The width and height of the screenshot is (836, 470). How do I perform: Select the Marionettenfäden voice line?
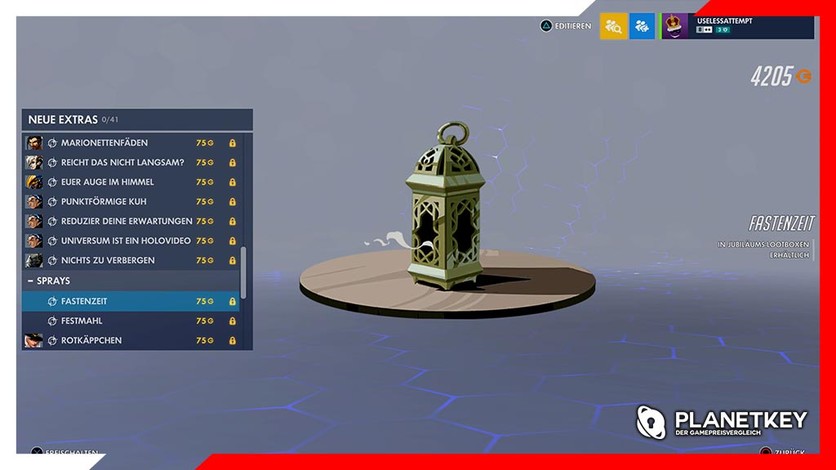tap(130, 143)
